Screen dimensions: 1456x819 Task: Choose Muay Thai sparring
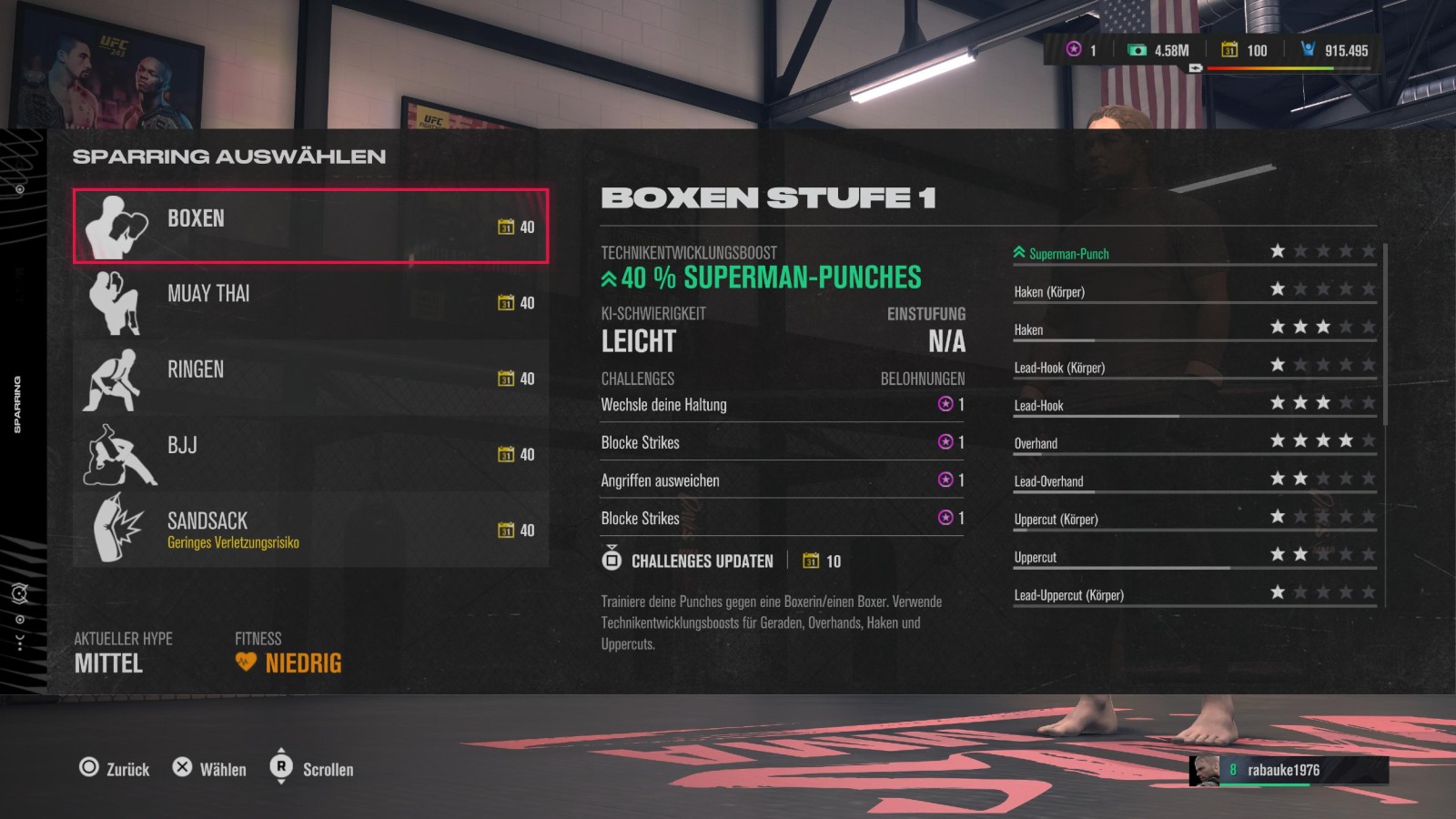310,301
